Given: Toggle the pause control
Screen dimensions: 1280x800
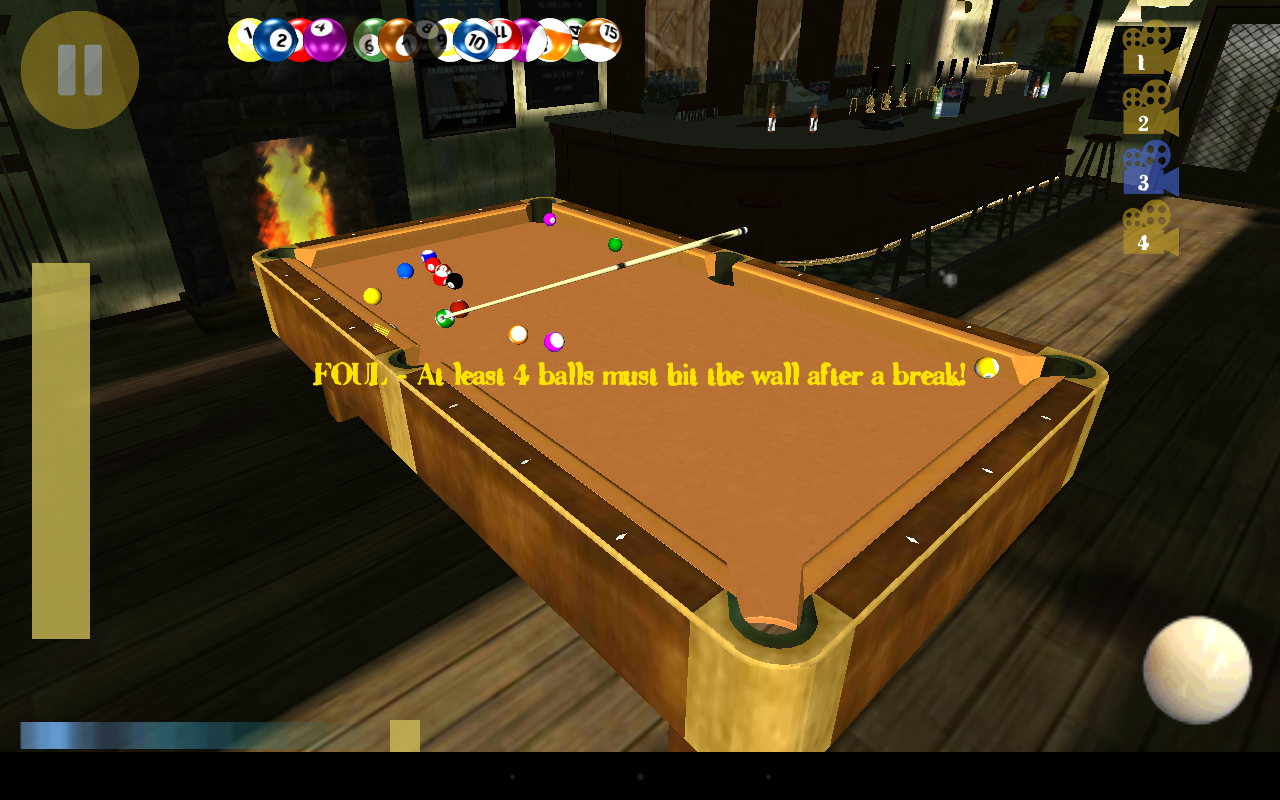Looking at the screenshot, I should (80, 66).
